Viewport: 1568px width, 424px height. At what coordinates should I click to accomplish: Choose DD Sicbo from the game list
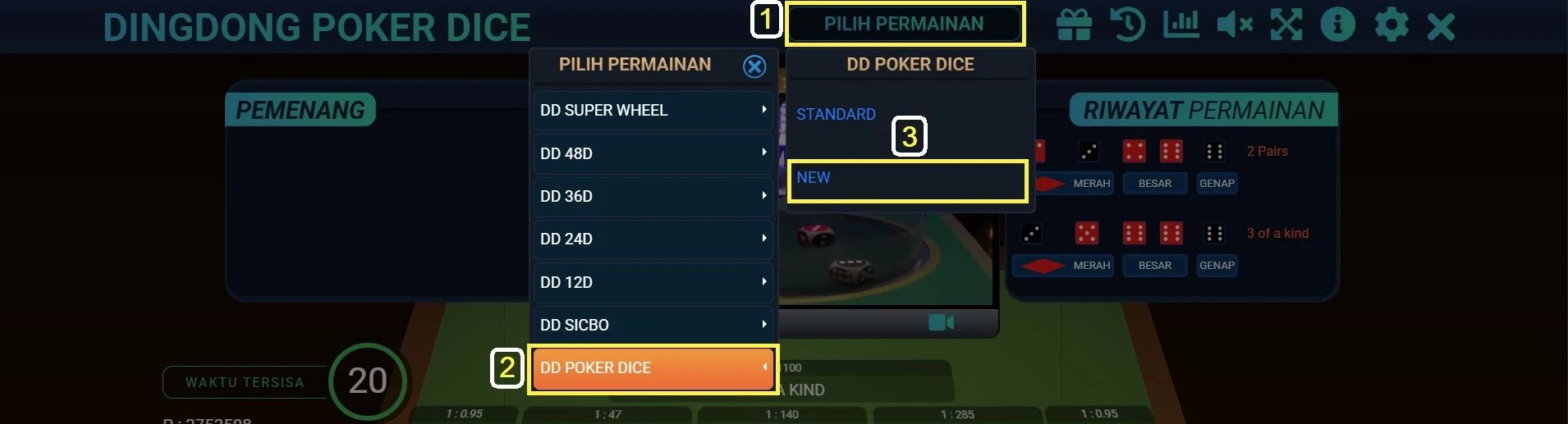pyautogui.click(x=653, y=325)
